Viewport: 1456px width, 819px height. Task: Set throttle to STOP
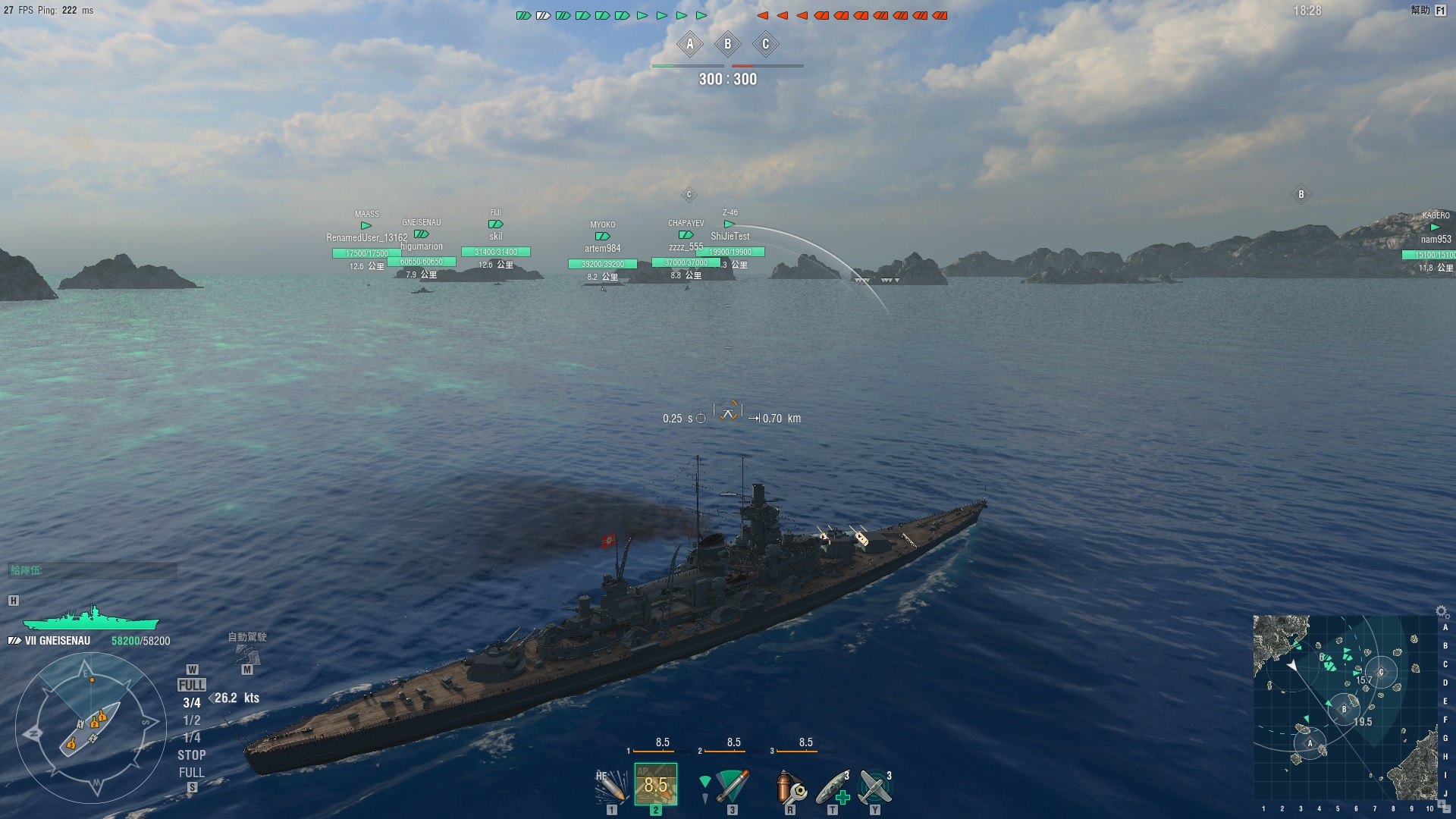click(192, 755)
